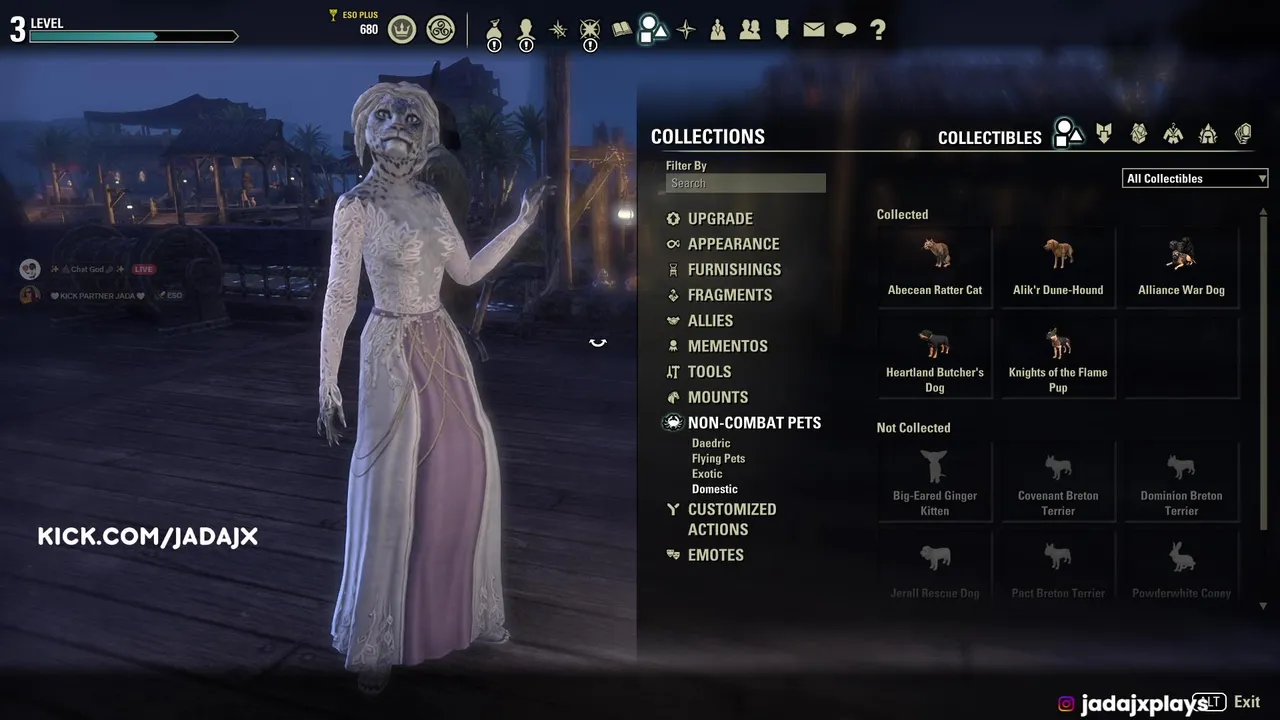Open the Emotes category
1280x720 pixels.
[x=715, y=555]
